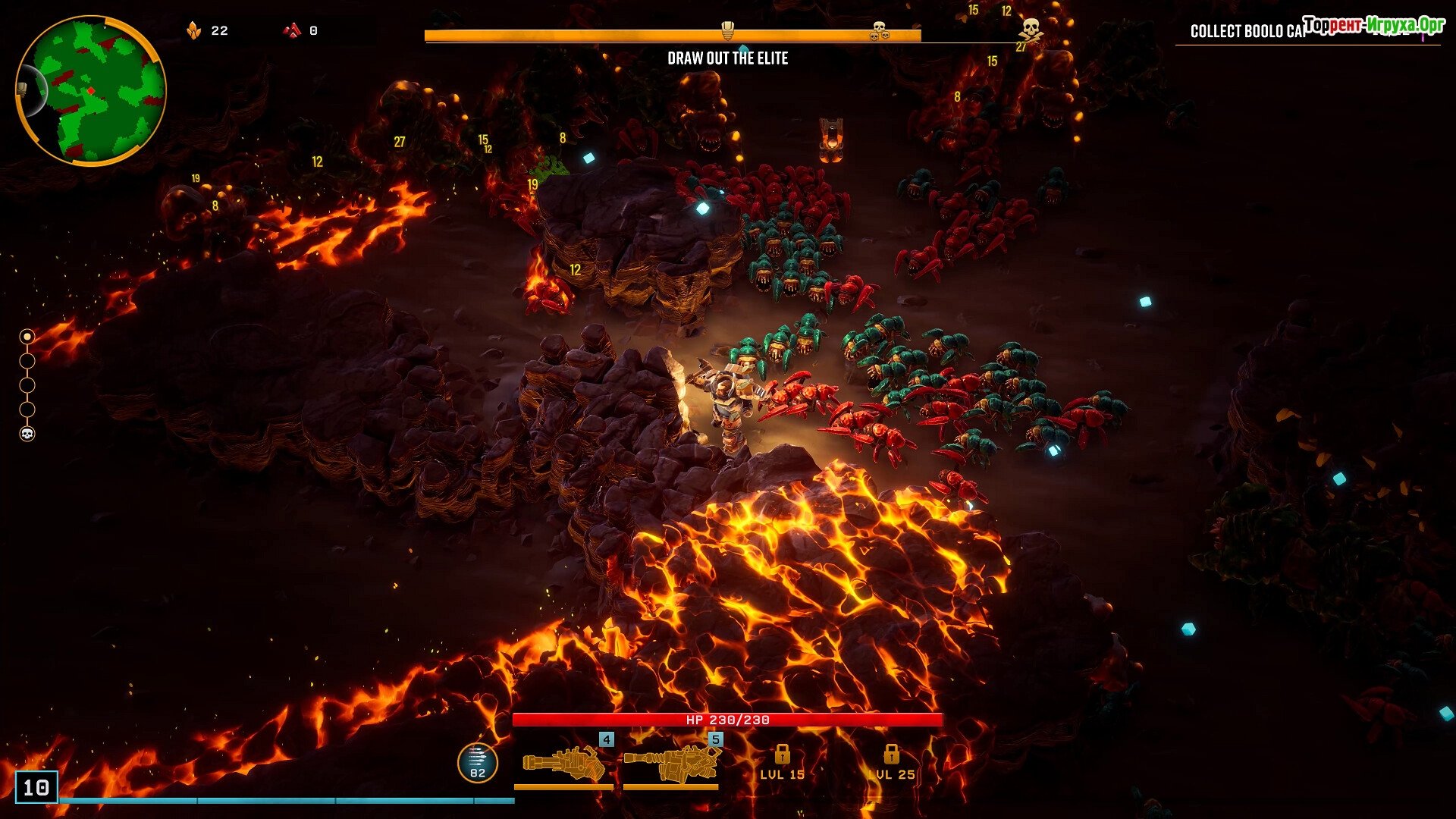Click the skull and crossbones boss icon
This screenshot has width=1456, height=819.
click(x=1029, y=30)
